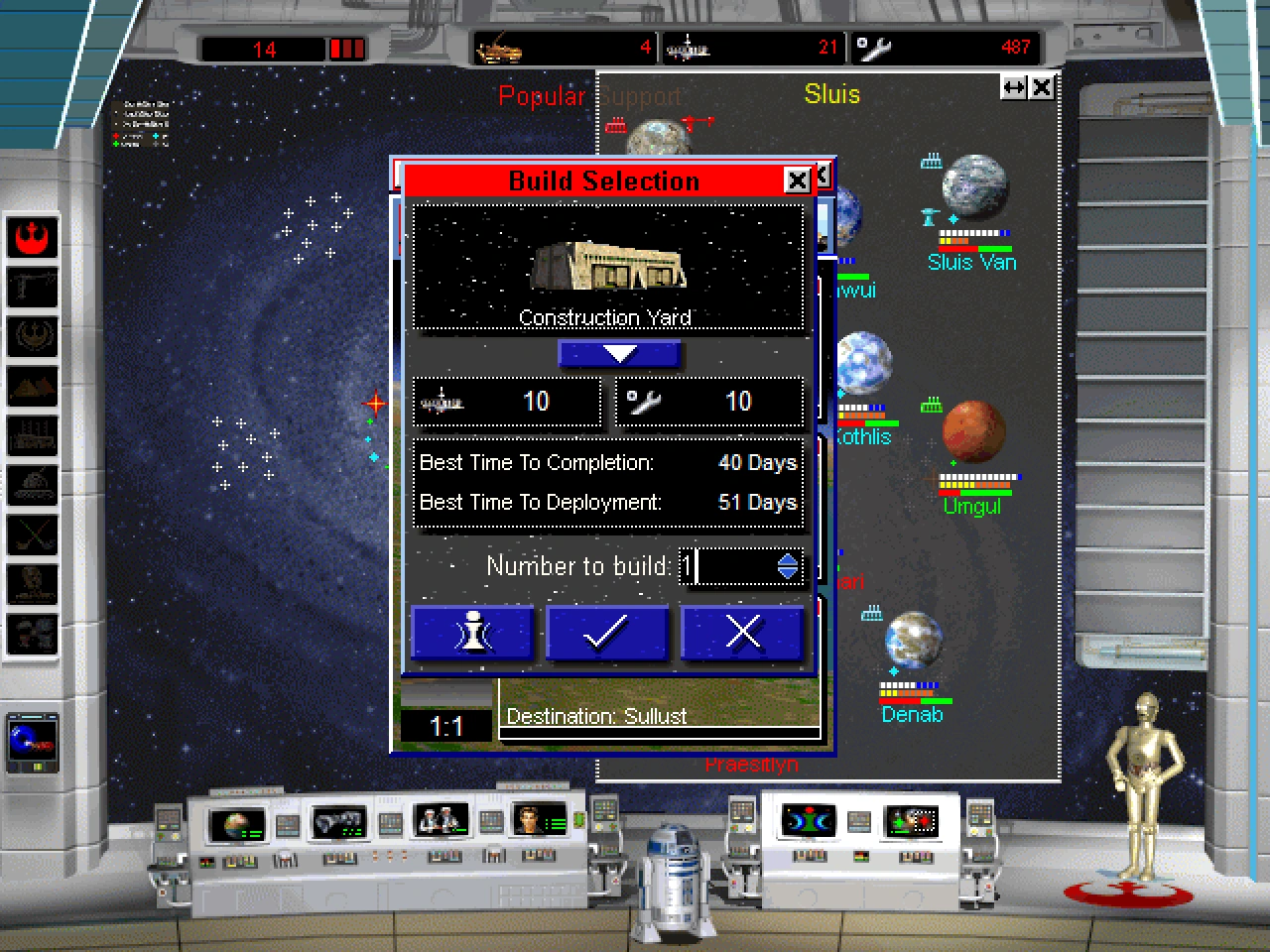
Task: Click the Number to build input field
Action: tap(724, 566)
